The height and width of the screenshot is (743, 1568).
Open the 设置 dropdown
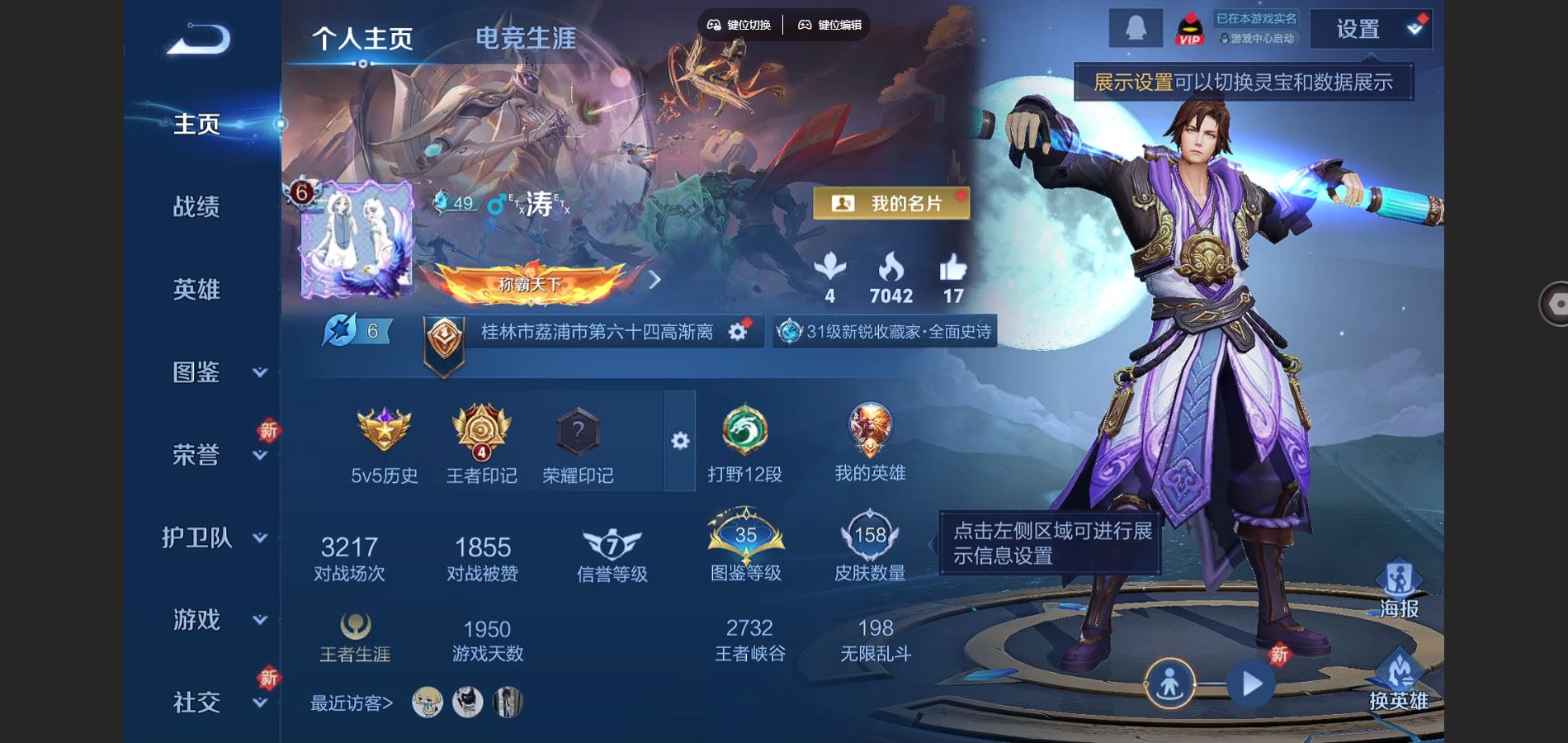coord(1371,30)
